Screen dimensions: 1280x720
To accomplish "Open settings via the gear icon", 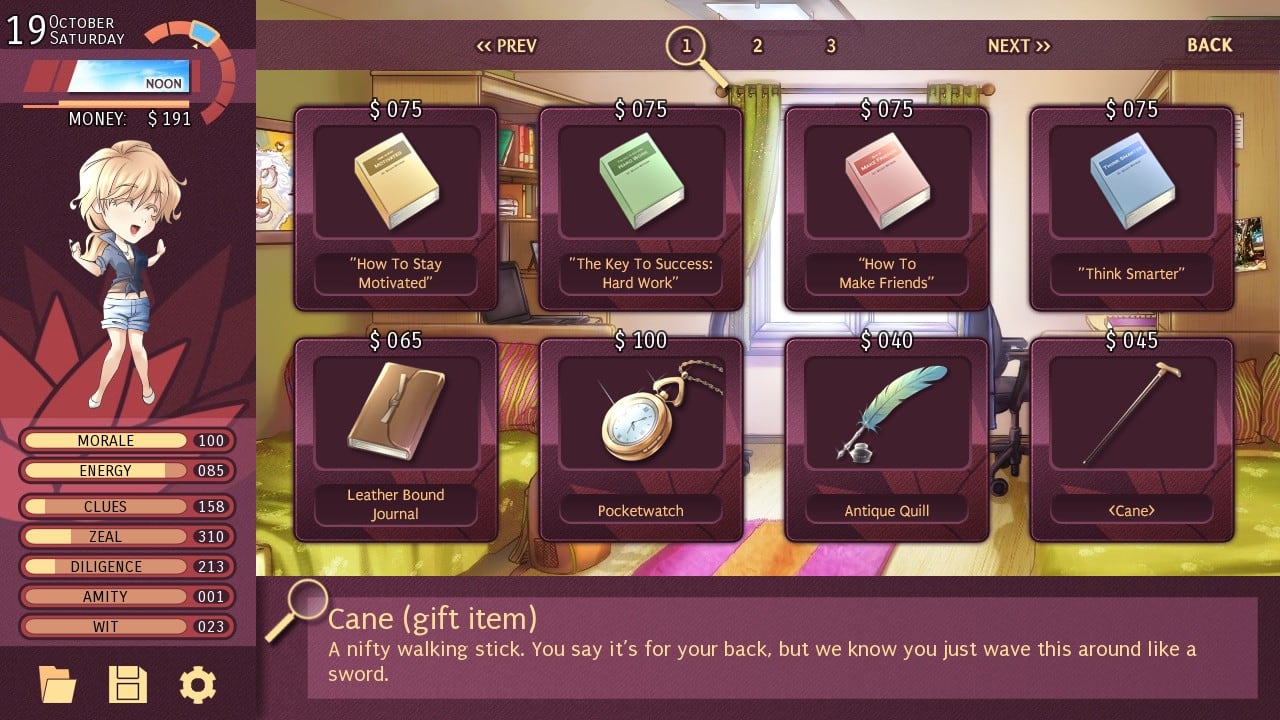I will pyautogui.click(x=197, y=685).
